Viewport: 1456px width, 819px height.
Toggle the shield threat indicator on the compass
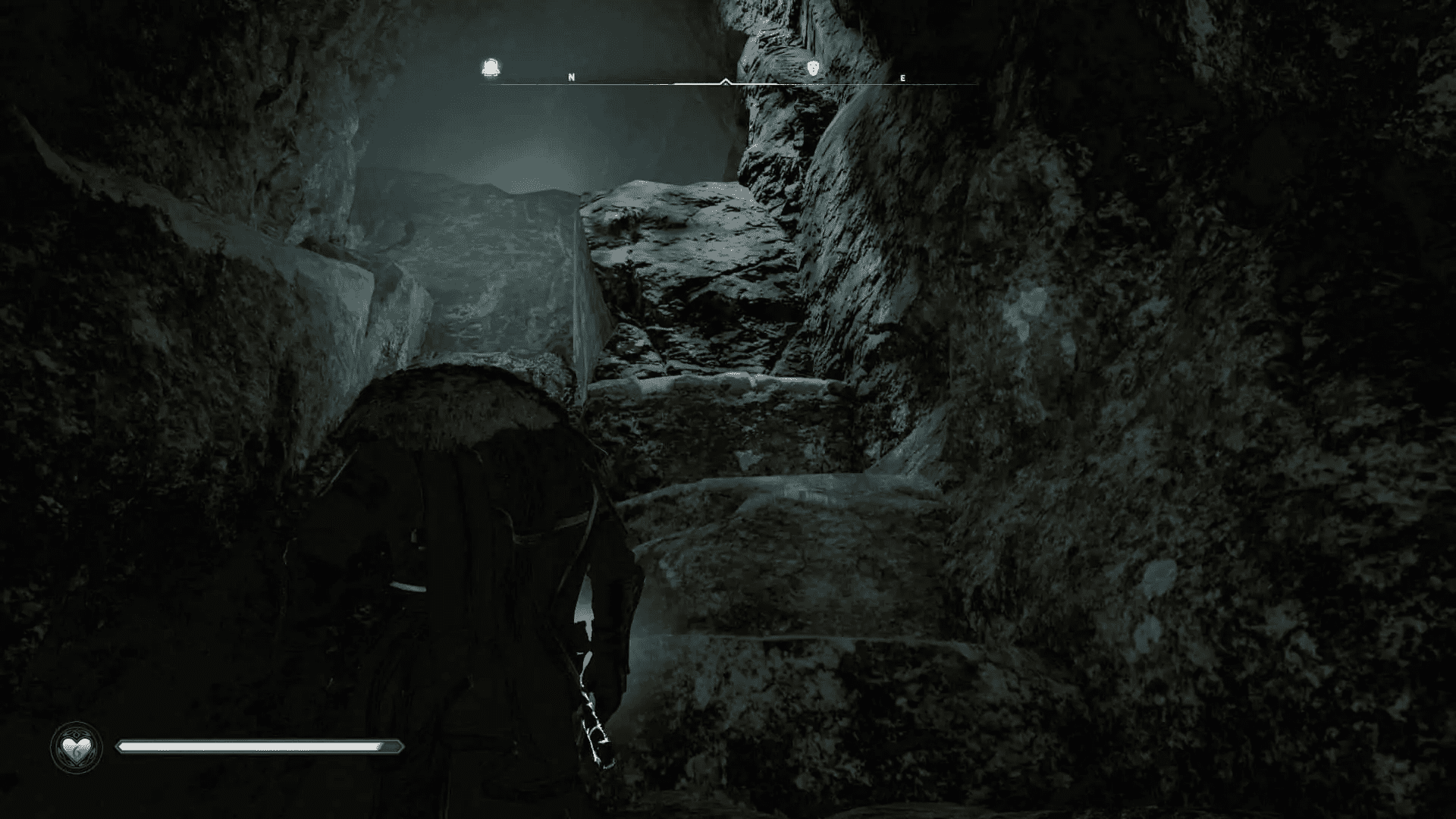(813, 67)
